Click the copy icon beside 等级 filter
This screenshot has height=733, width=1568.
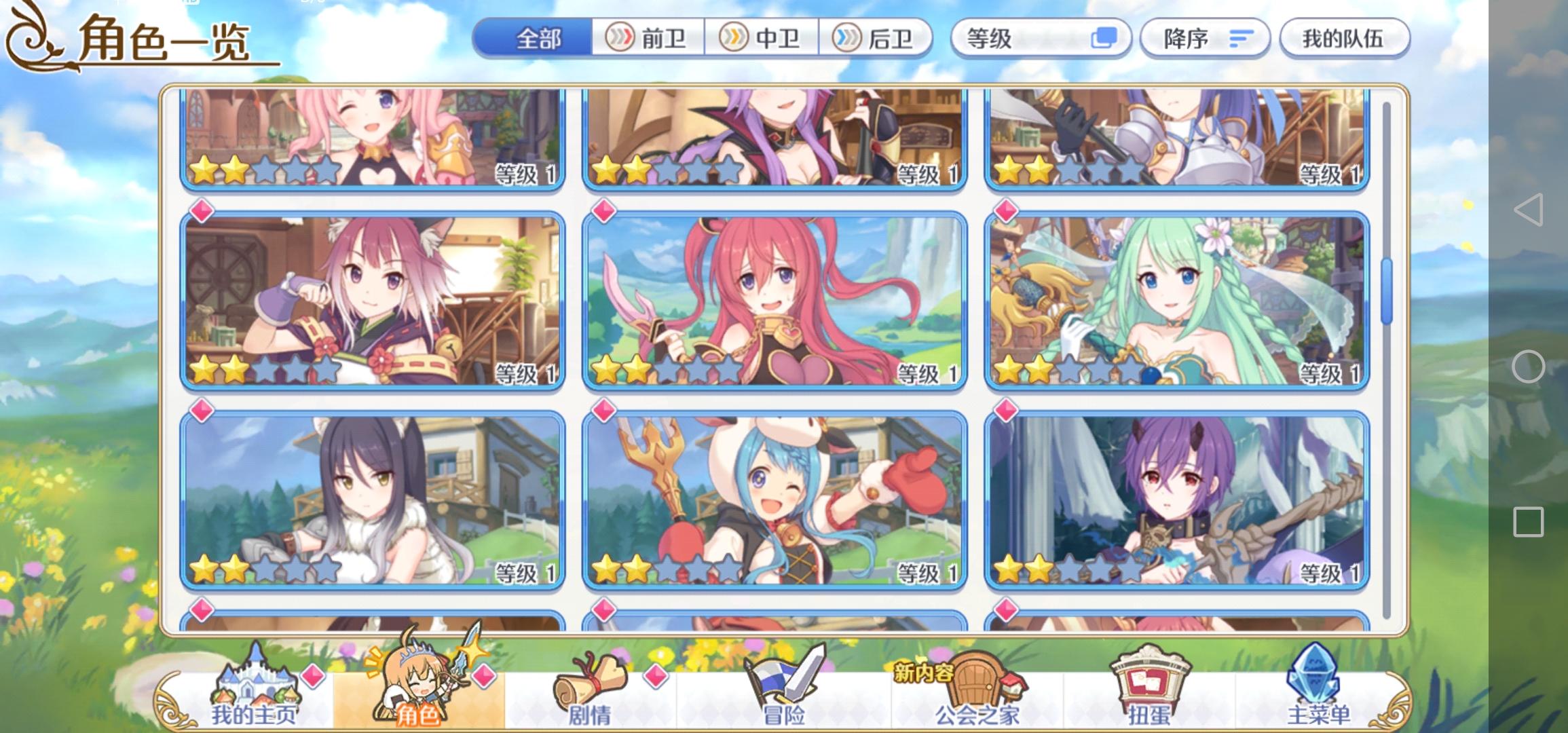[x=1104, y=39]
